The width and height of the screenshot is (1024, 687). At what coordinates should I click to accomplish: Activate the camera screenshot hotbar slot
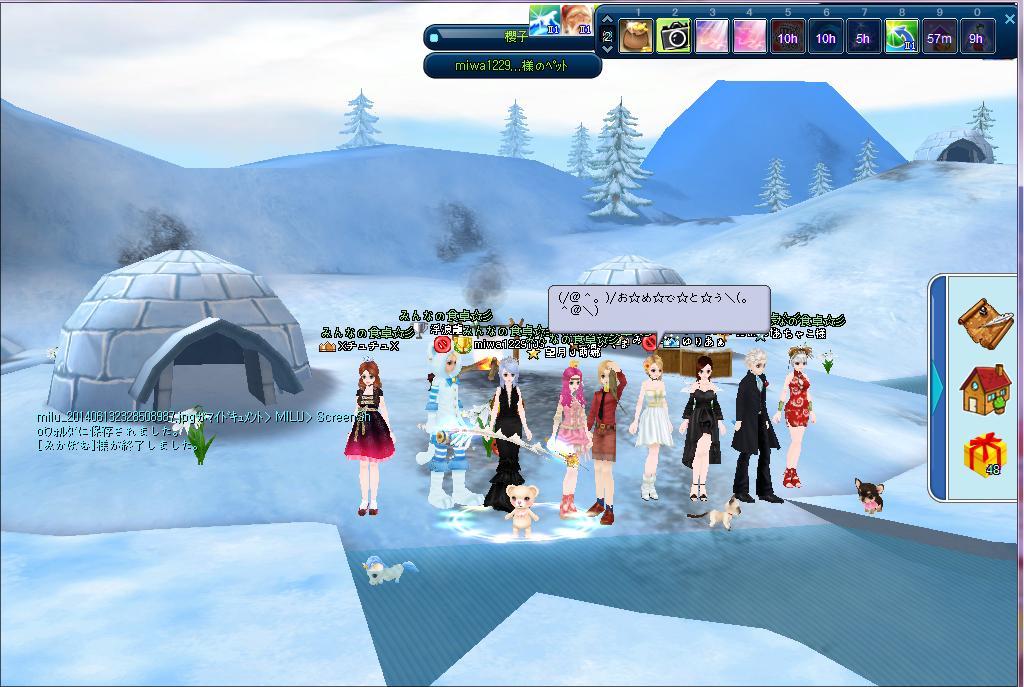[x=674, y=38]
